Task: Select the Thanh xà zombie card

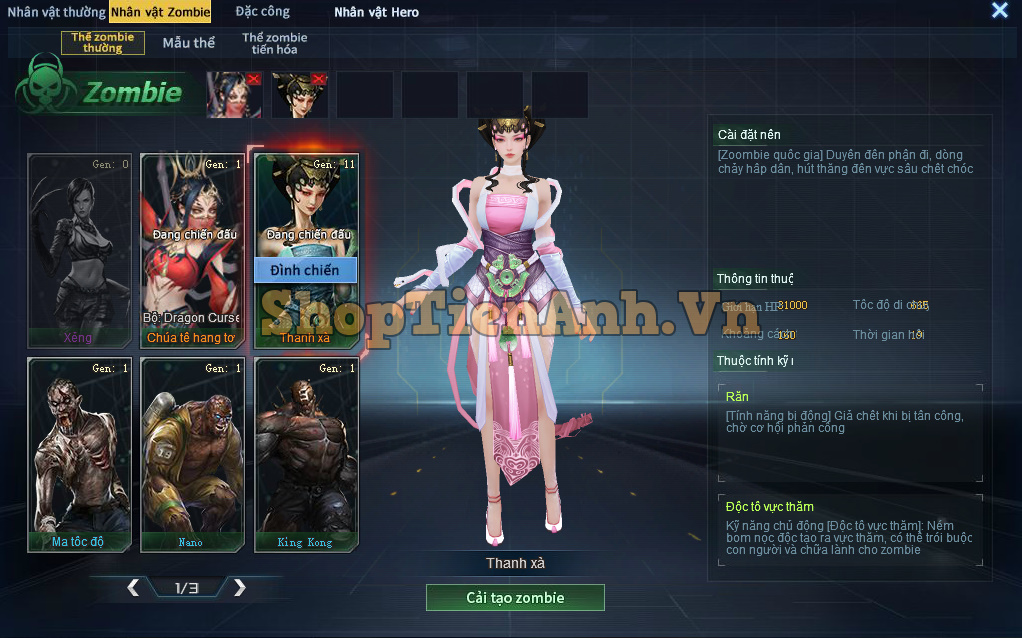Action: (x=305, y=200)
